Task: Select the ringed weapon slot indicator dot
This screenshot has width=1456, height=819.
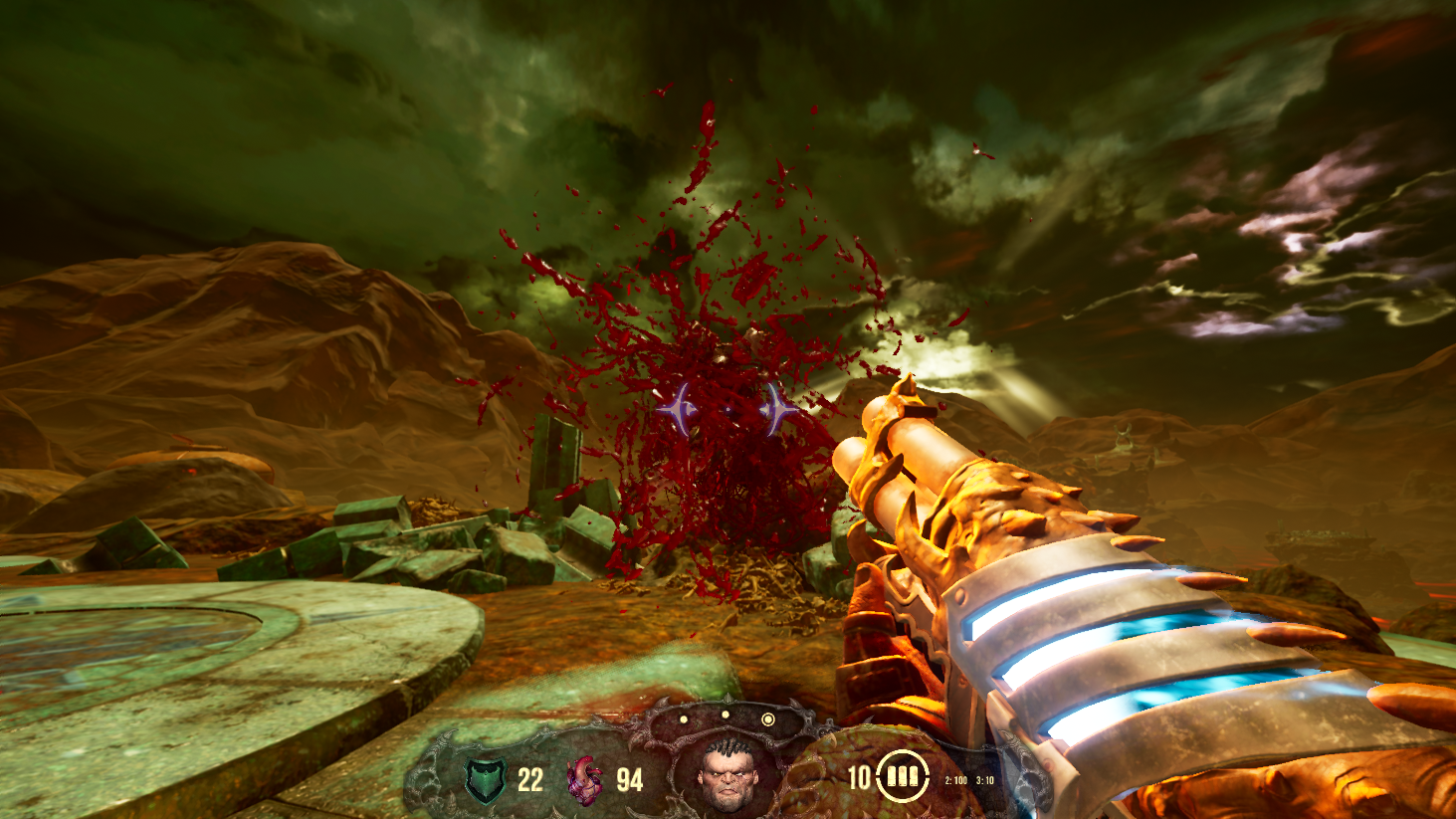Action: coord(767,718)
